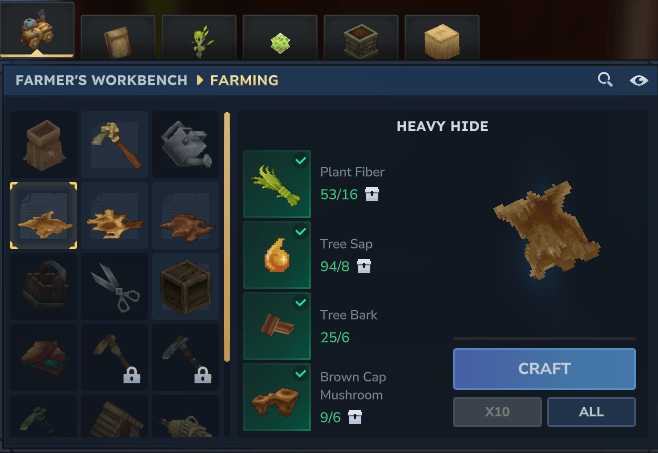Select the watering can recipe

185,144
